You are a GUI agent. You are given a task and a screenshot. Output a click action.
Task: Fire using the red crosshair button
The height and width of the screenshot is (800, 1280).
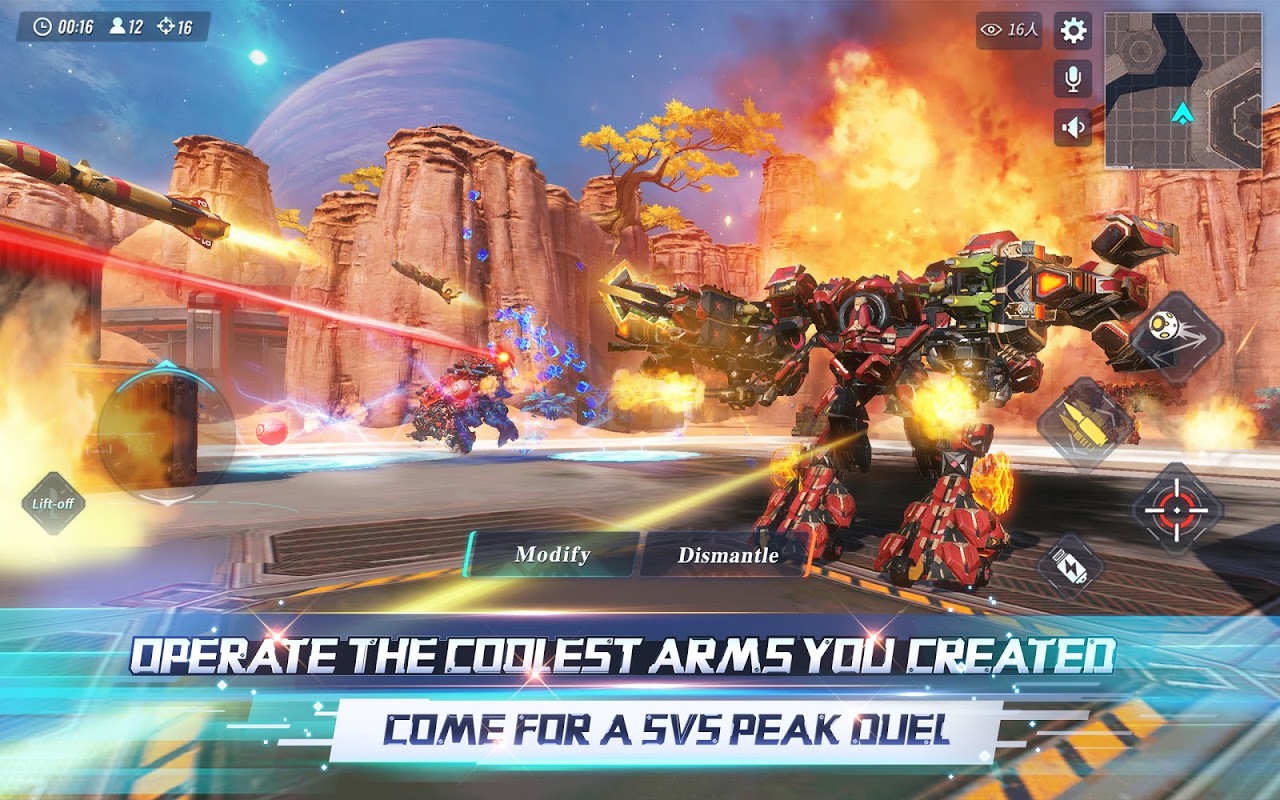click(x=1177, y=508)
